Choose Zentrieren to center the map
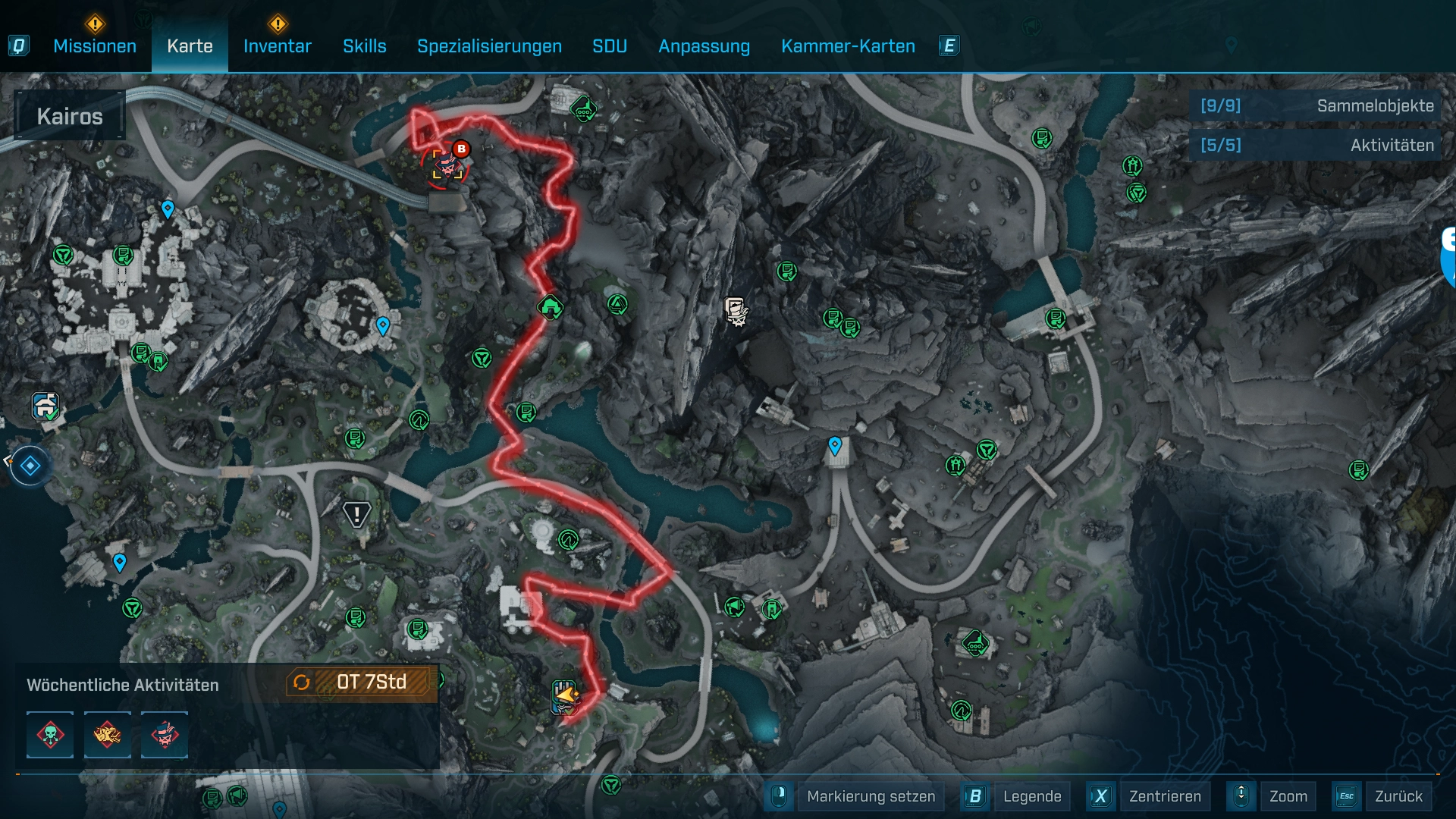1456x819 pixels. [1165, 796]
